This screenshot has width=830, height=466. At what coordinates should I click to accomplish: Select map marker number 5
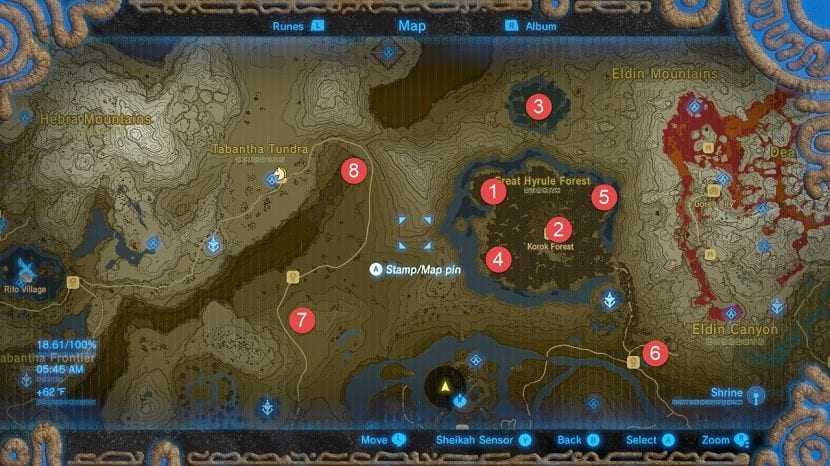pyautogui.click(x=603, y=196)
